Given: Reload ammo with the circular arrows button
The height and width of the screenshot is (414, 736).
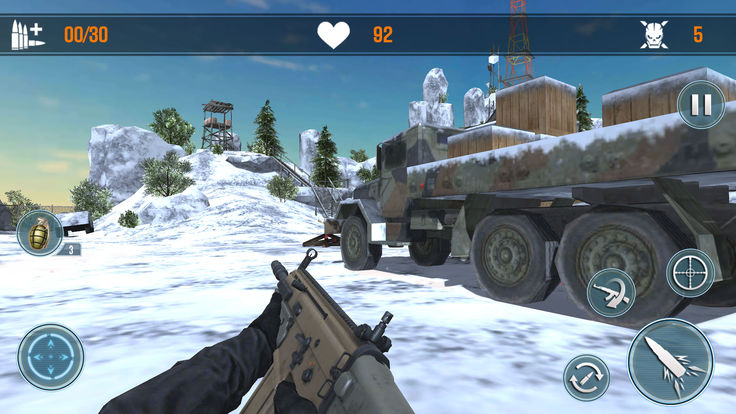Looking at the screenshot, I should pos(586,377).
